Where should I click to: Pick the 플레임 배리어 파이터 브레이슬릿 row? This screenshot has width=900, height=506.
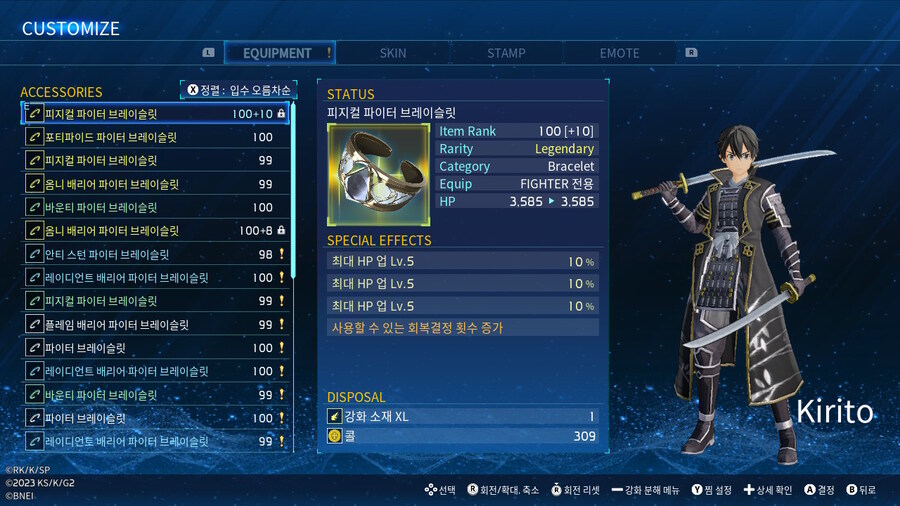156,324
